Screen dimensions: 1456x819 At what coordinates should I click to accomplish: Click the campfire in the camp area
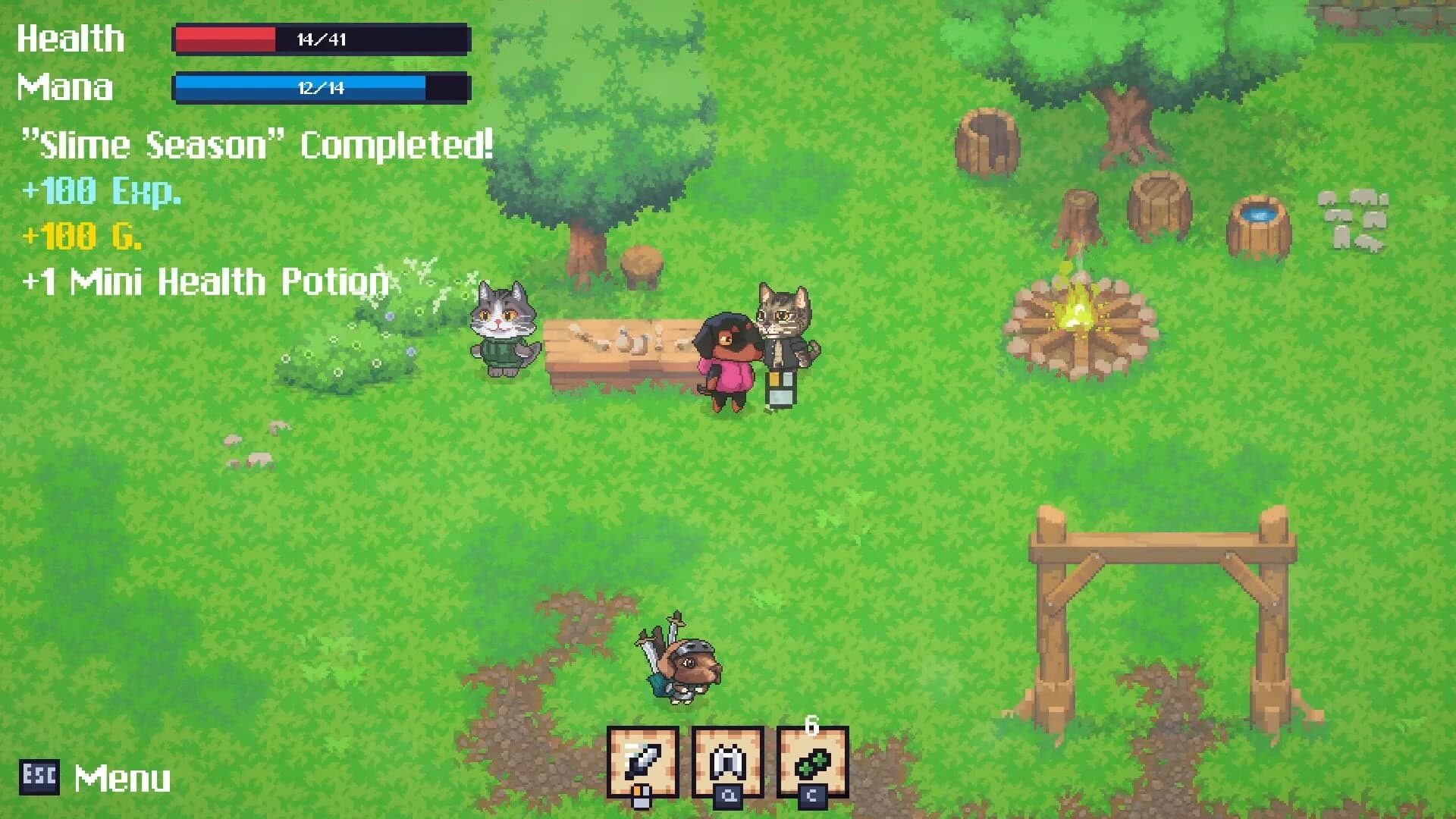[1077, 318]
